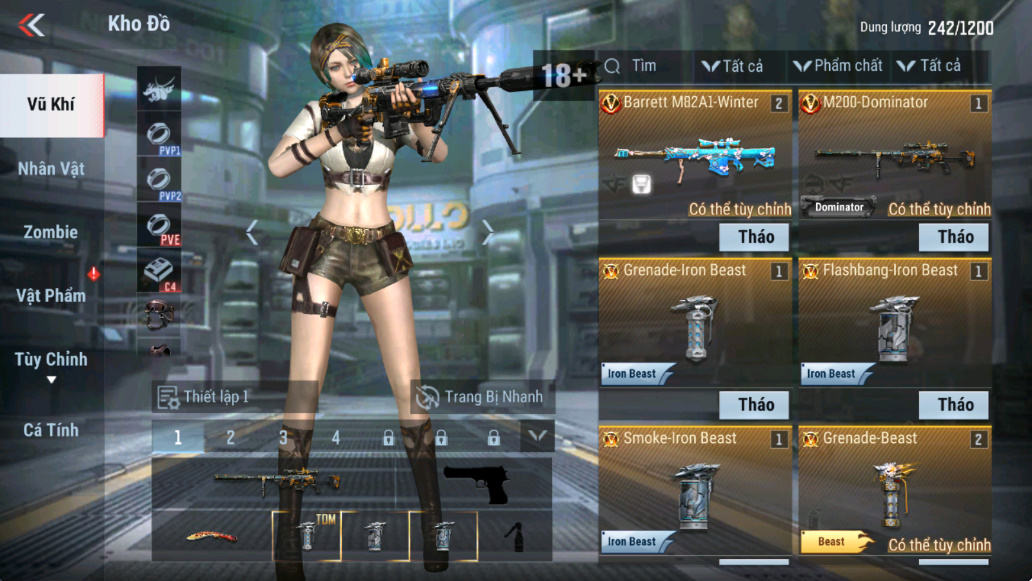Select the Grenade-Iron Beast card
Screen dimensions: 1032x581
pyautogui.click(x=695, y=322)
